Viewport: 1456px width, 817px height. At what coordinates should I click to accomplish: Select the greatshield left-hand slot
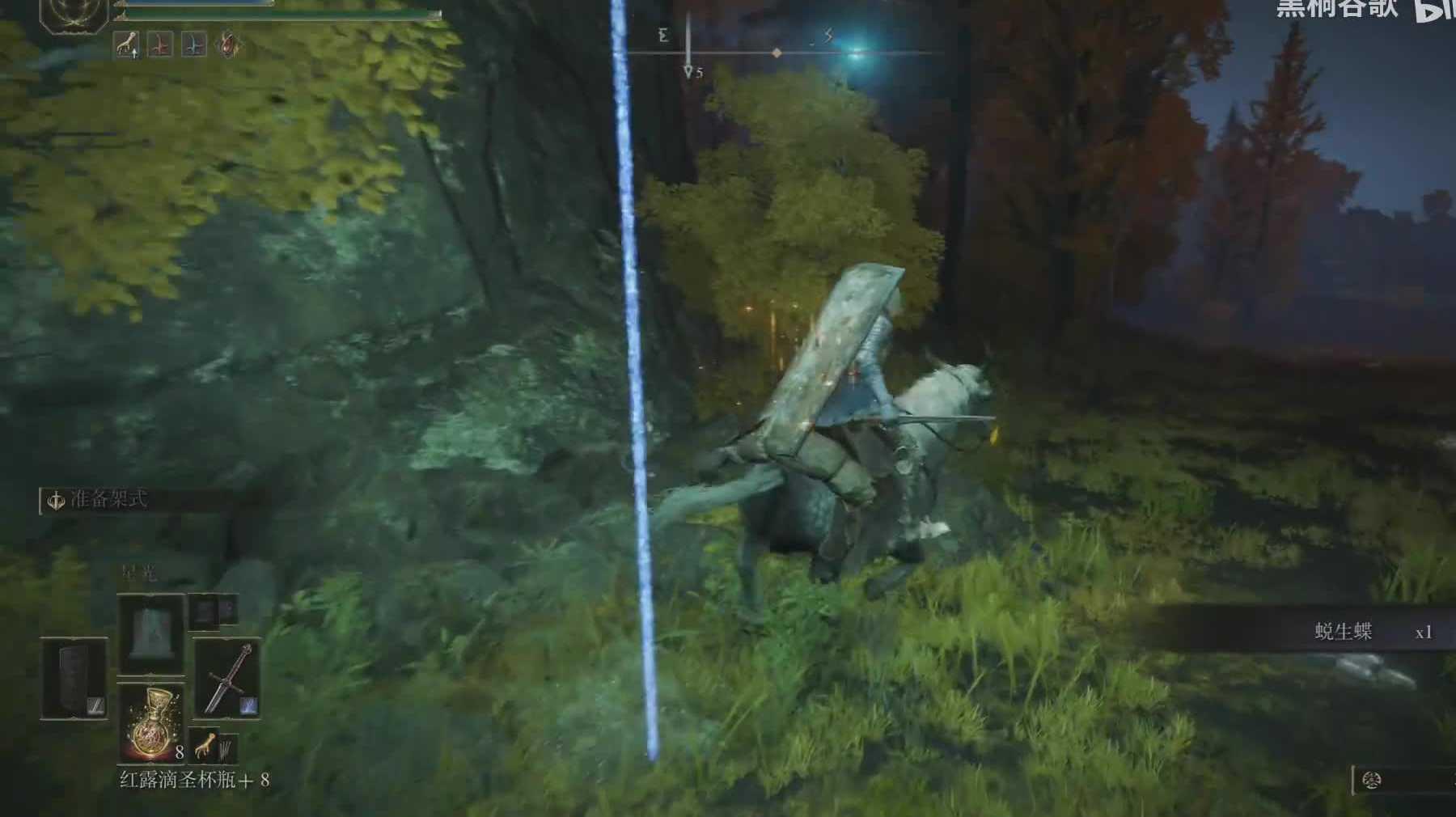[x=74, y=678]
